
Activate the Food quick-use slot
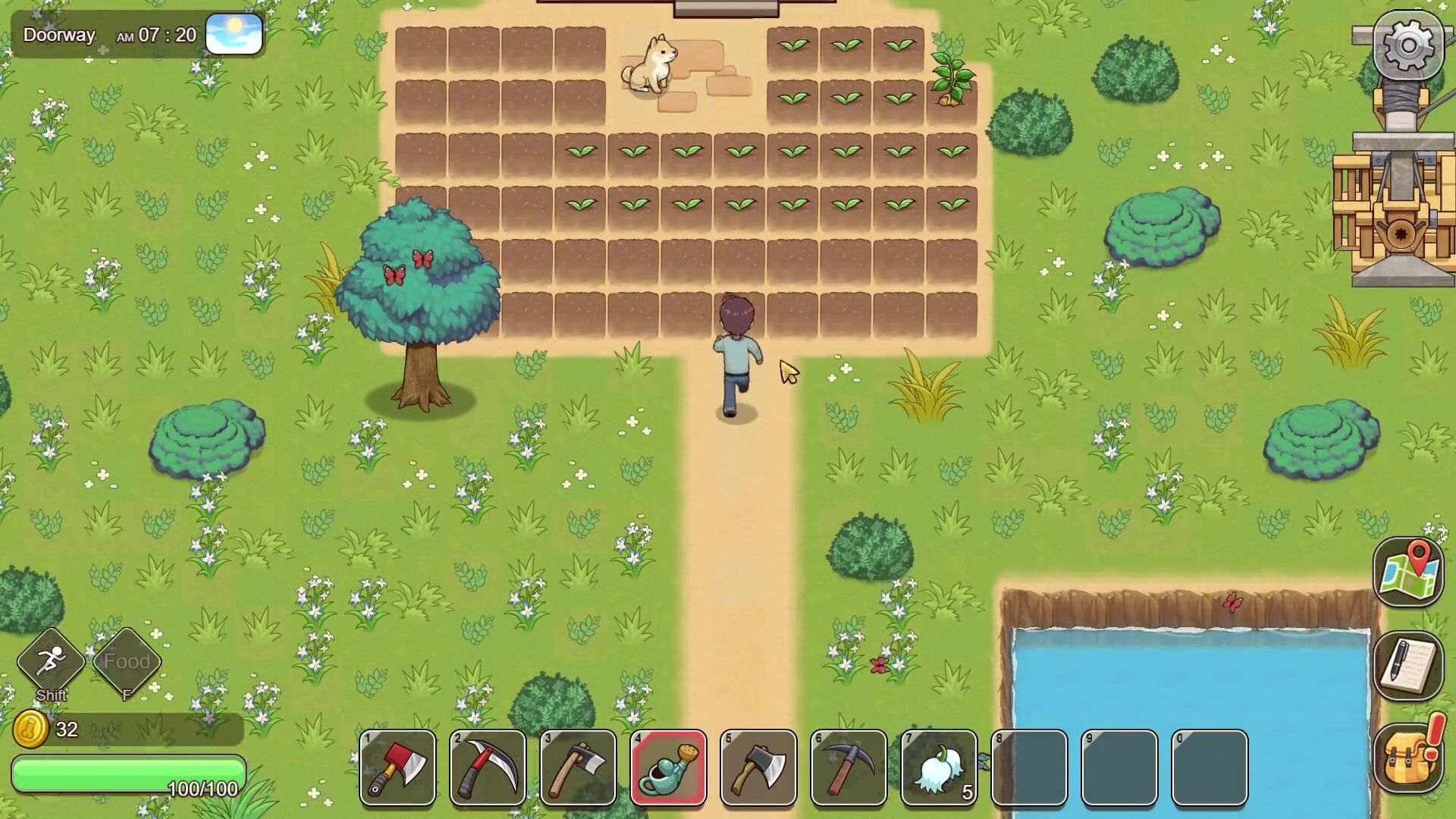click(x=127, y=661)
